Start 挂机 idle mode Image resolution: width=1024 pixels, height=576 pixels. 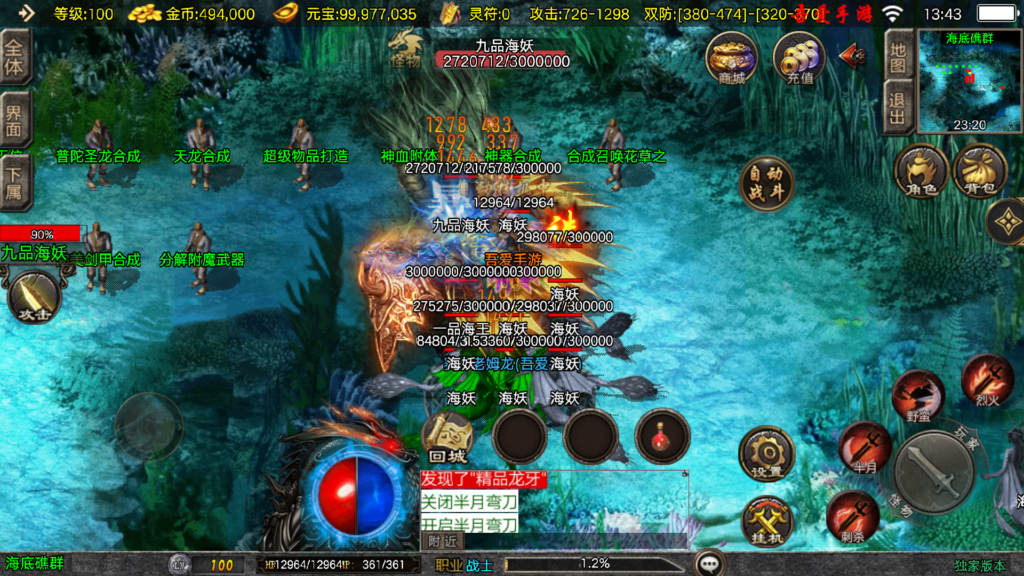tap(768, 521)
